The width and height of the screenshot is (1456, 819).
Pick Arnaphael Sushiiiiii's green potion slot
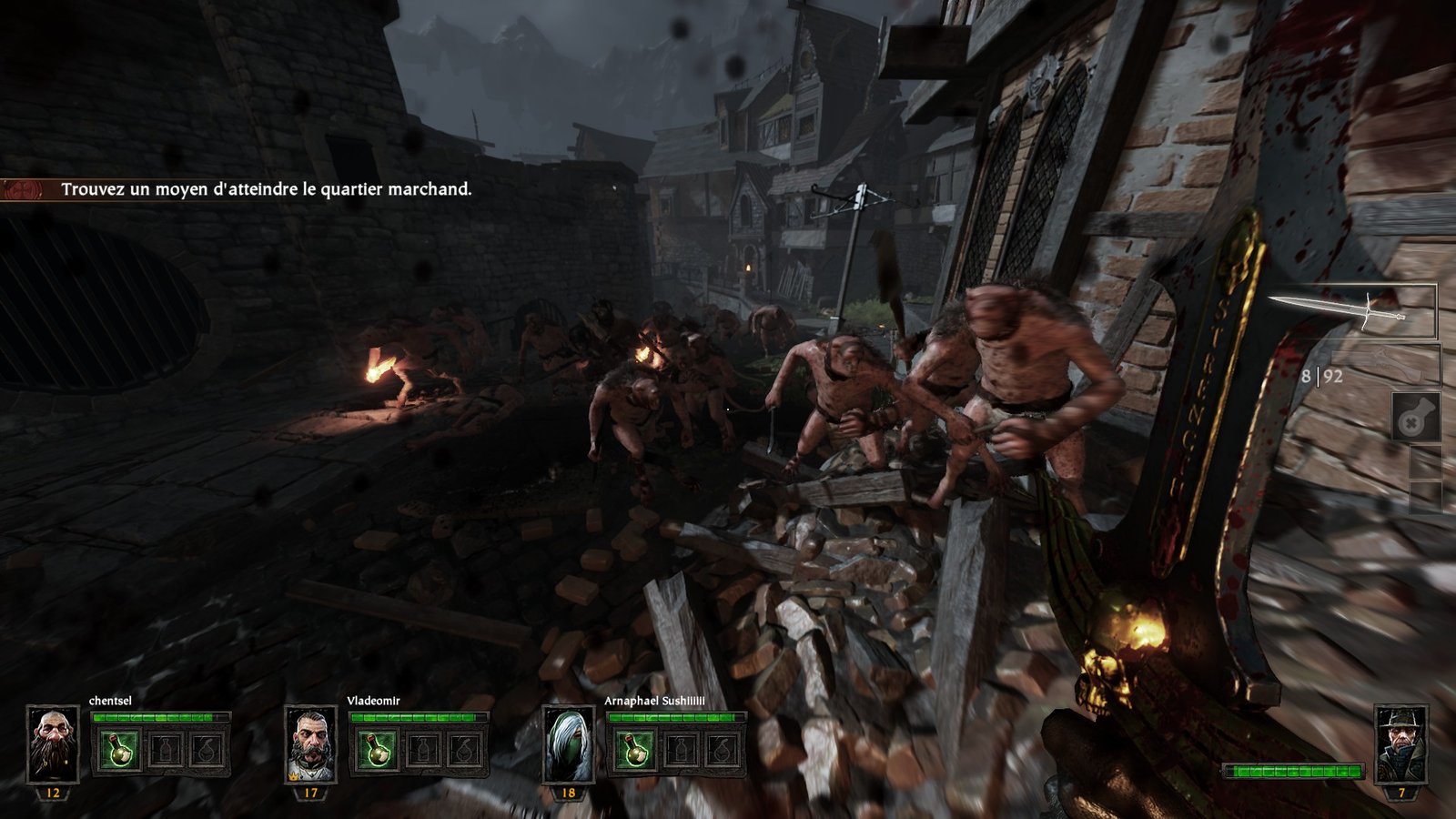click(x=634, y=751)
